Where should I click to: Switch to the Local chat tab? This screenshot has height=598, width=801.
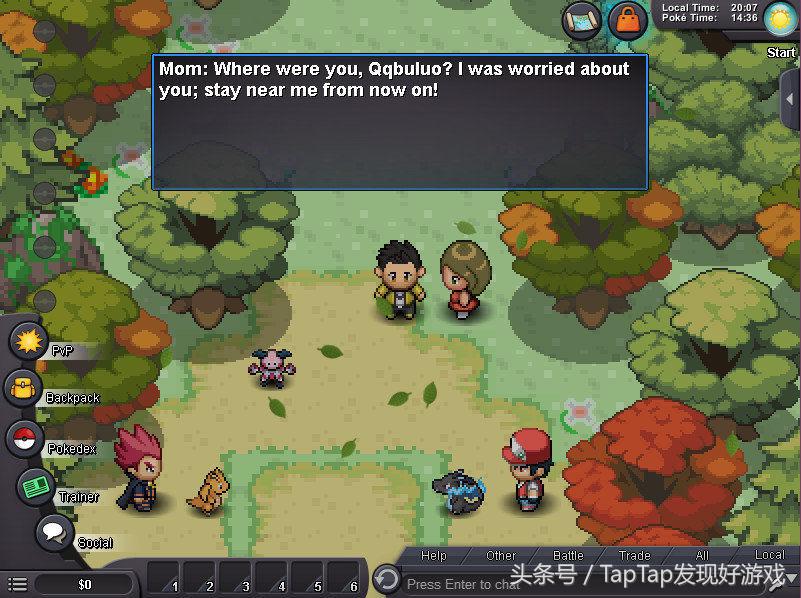tap(768, 556)
